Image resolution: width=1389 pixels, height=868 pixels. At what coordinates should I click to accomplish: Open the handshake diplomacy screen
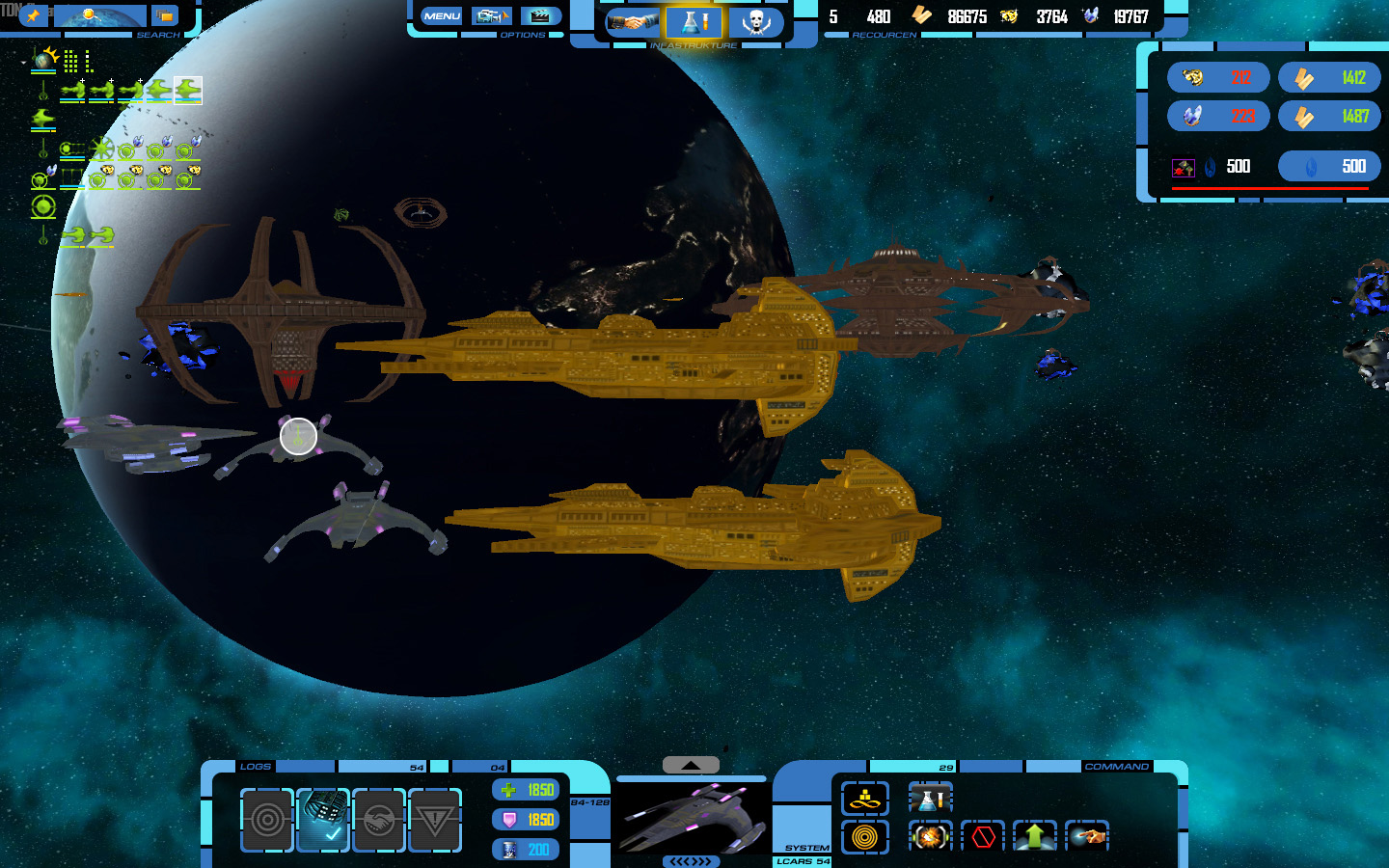633,21
